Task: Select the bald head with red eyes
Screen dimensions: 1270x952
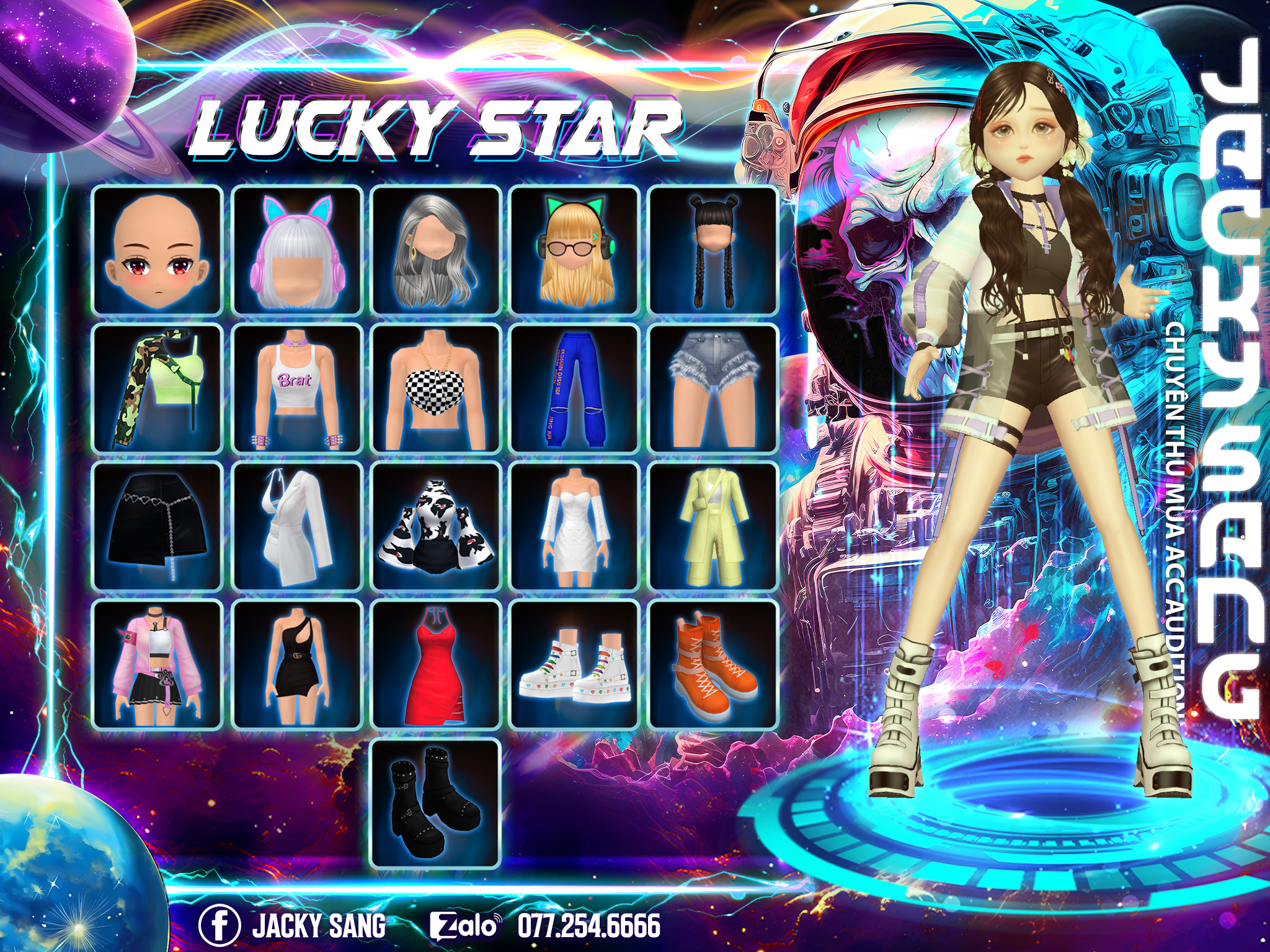Action: point(158,250)
